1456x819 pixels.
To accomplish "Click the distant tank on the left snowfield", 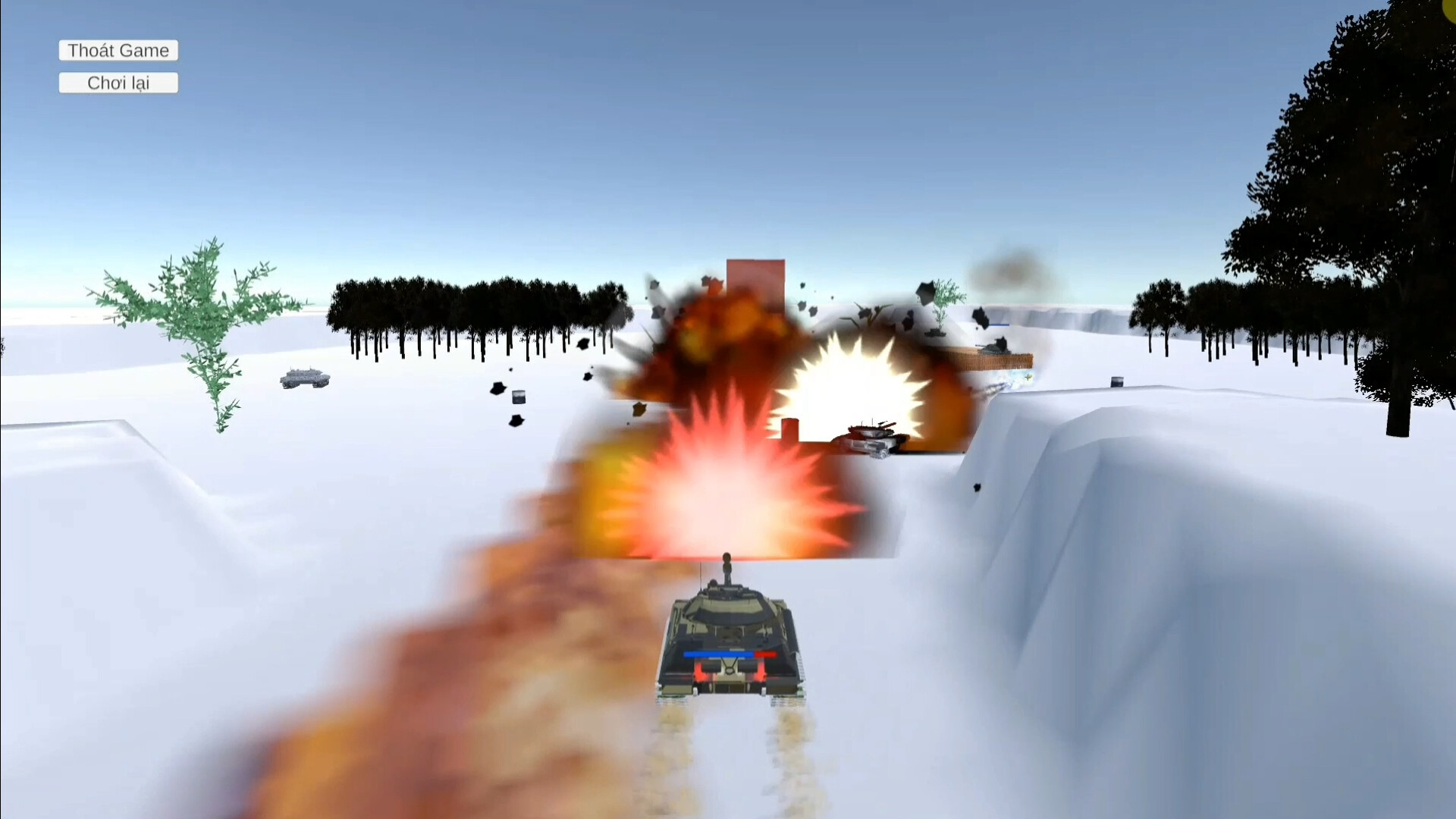I will tap(303, 379).
